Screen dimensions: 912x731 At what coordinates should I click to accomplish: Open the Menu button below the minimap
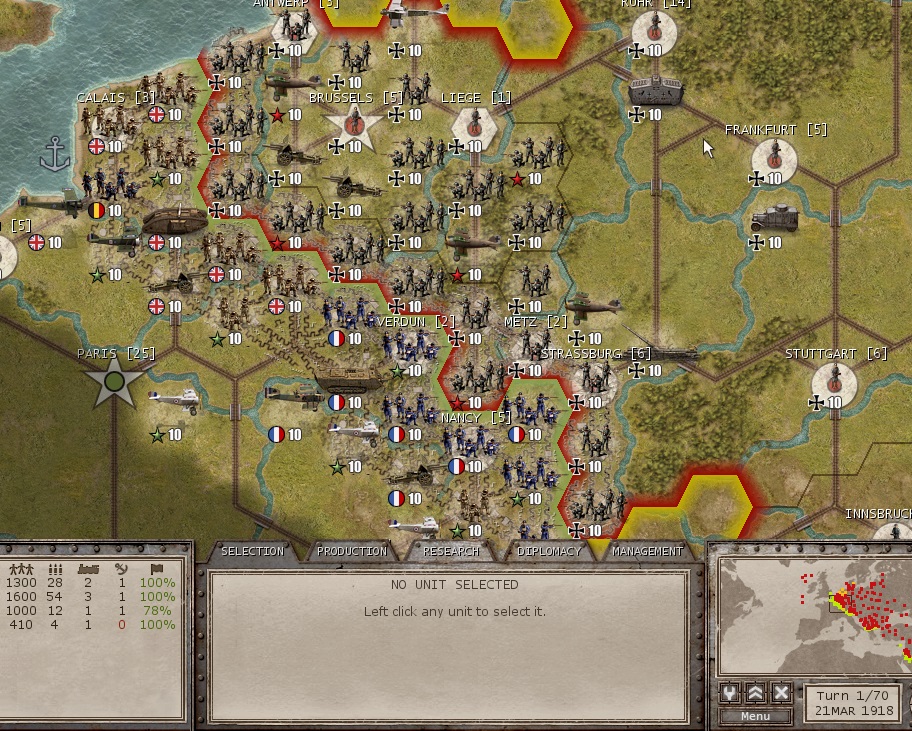point(755,716)
